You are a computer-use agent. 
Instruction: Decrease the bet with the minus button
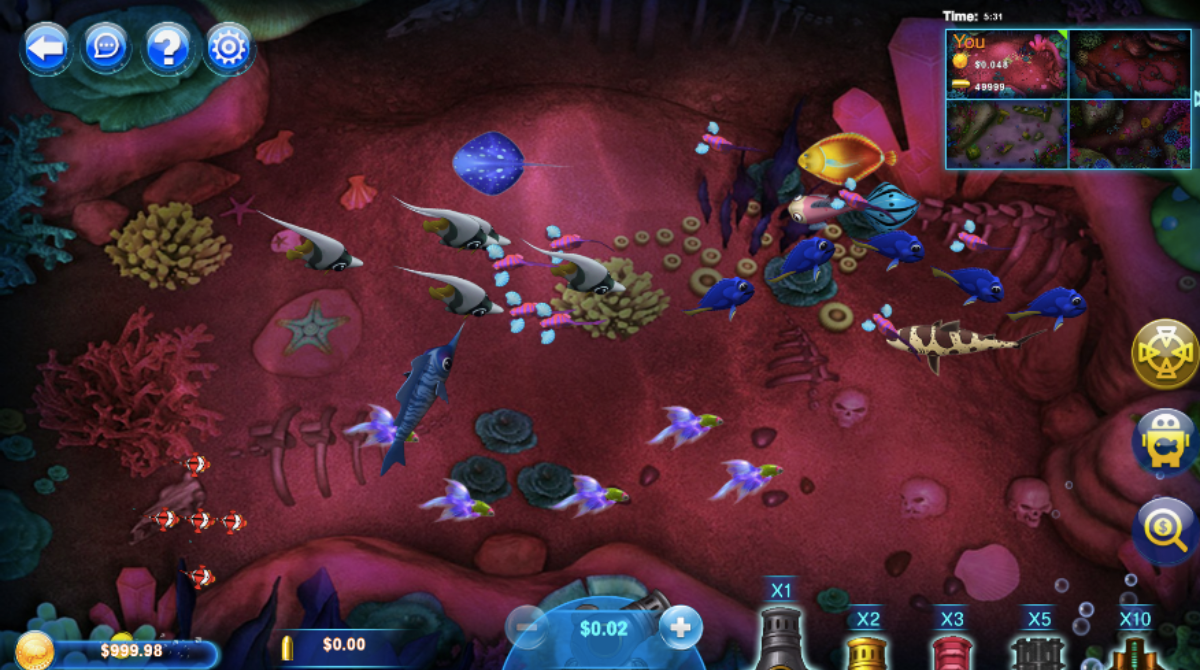coord(526,627)
